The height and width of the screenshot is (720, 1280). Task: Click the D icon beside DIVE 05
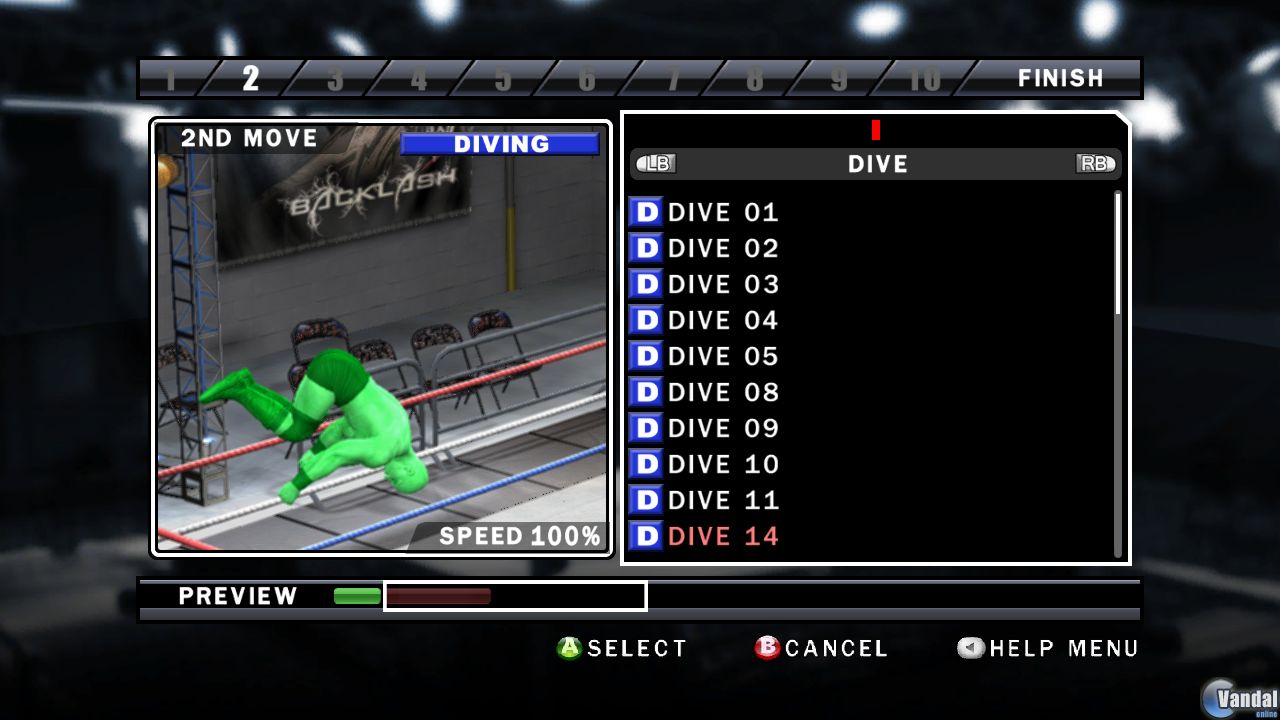click(646, 356)
